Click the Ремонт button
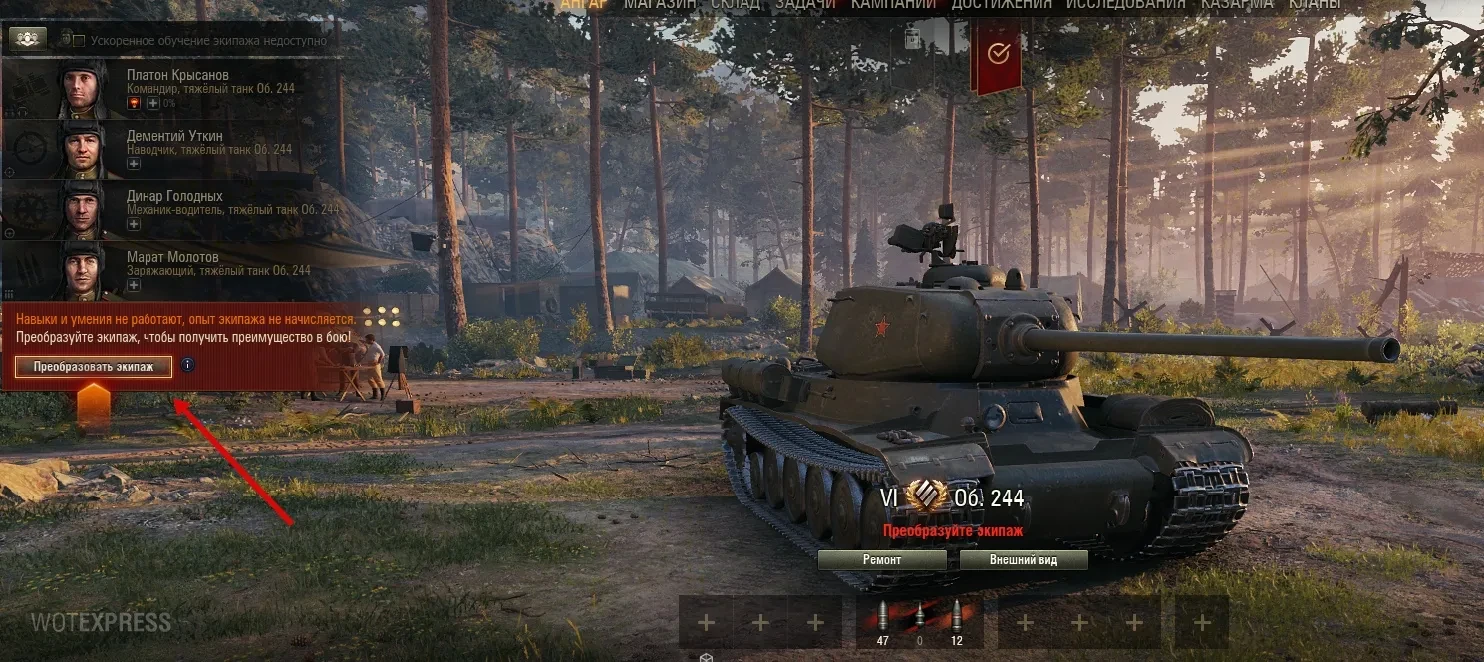Image resolution: width=1484 pixels, height=662 pixels. tap(882, 560)
